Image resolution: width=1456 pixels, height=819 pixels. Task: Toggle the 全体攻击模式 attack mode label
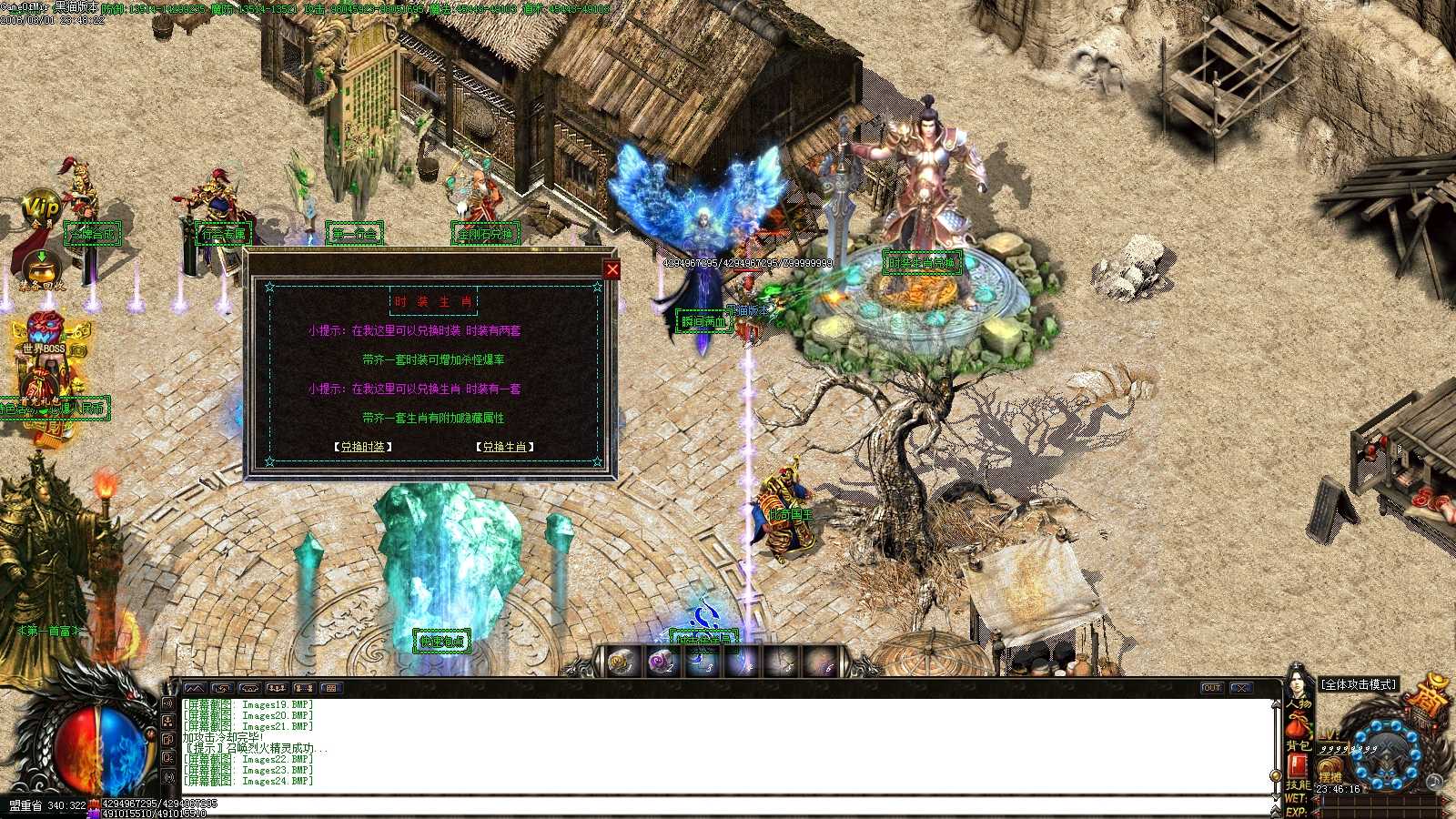pyautogui.click(x=1358, y=684)
